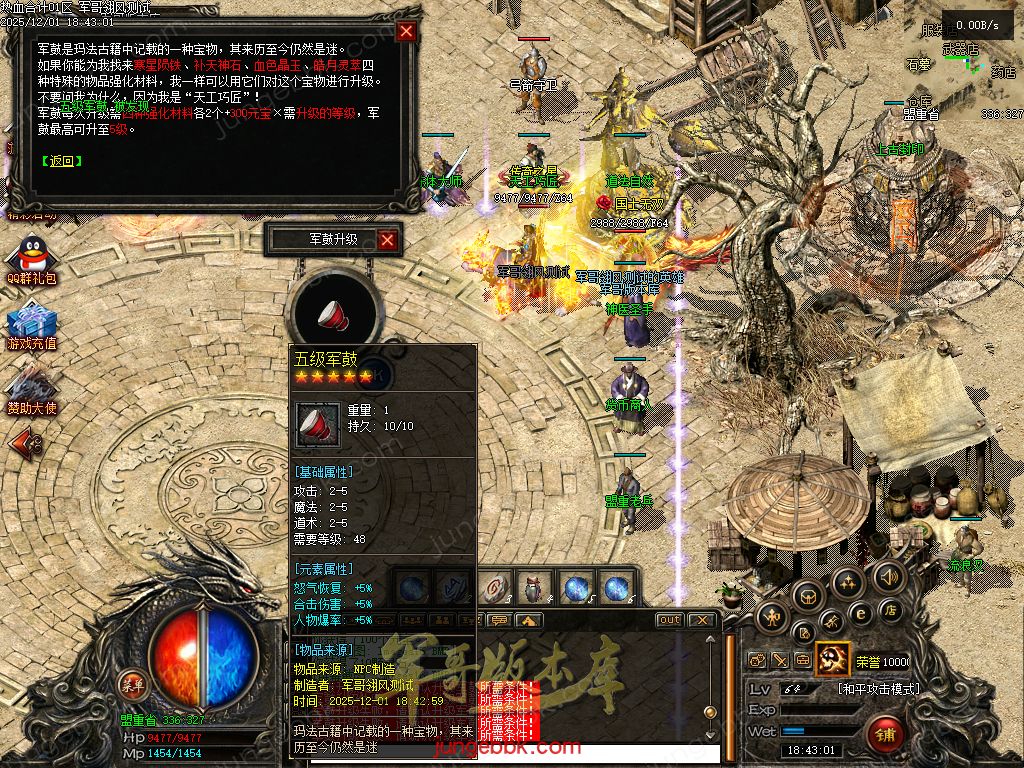Close the chat window with the X
This screenshot has width=1024, height=768.
click(702, 620)
